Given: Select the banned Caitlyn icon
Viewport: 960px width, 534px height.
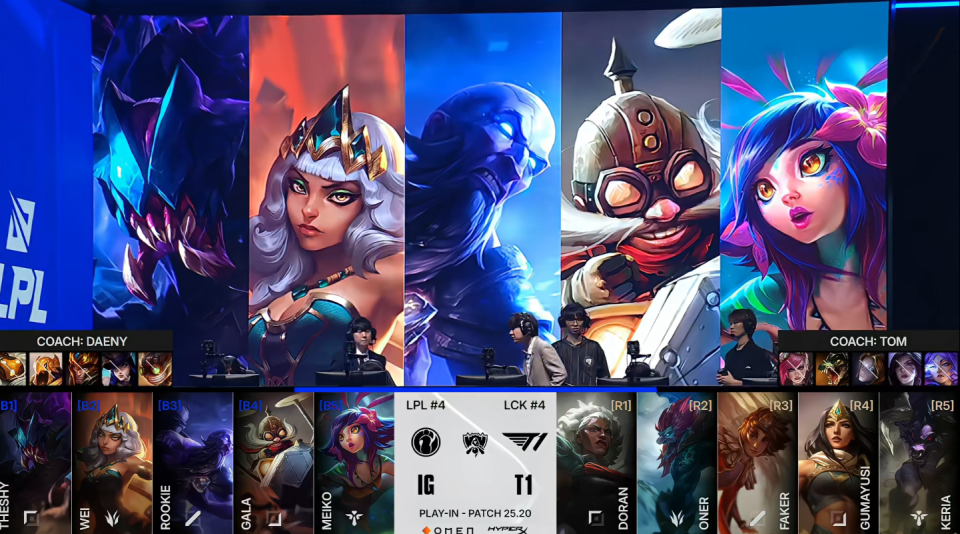Looking at the screenshot, I should [x=119, y=369].
